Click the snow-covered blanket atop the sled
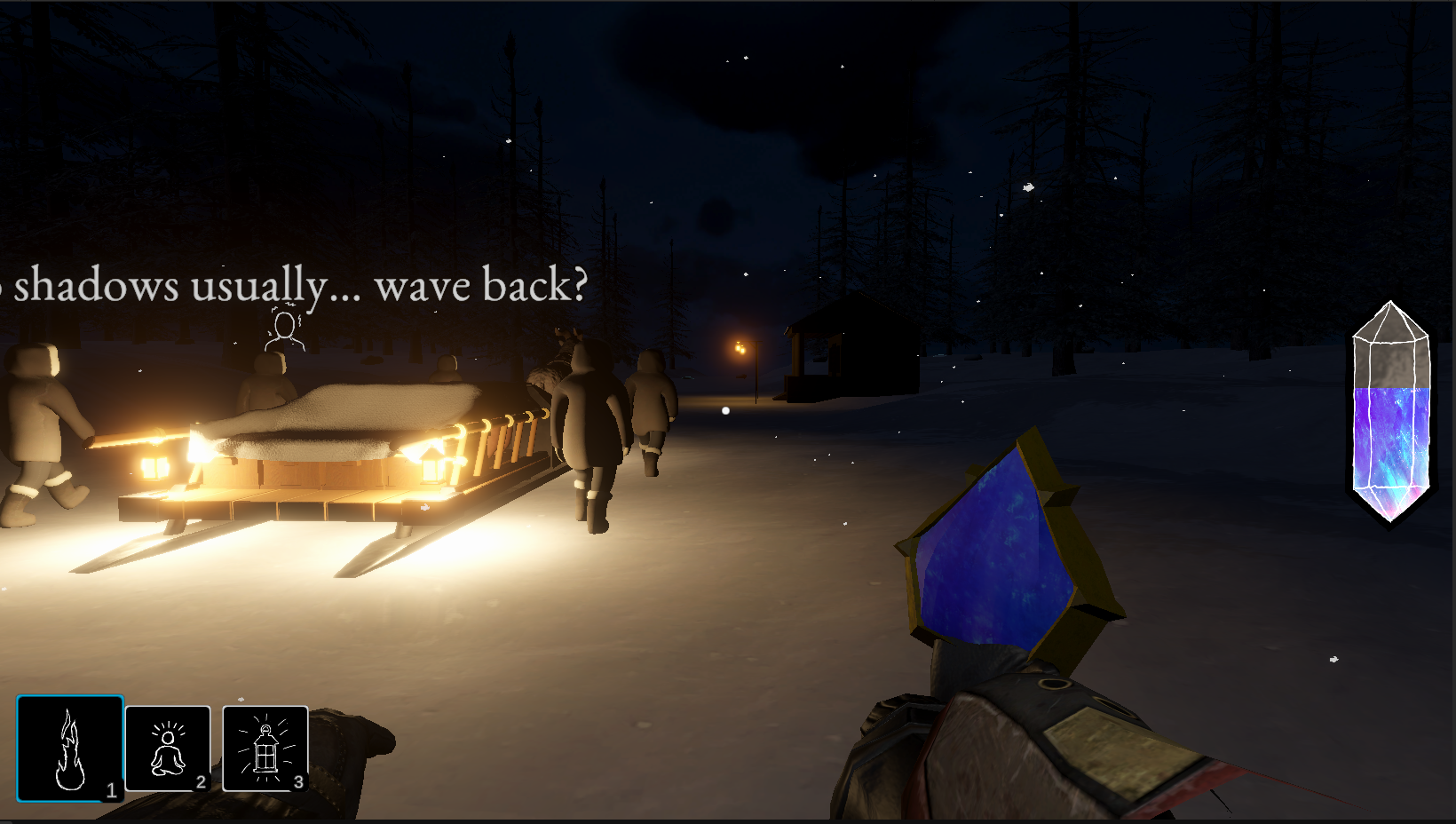This screenshot has height=824, width=1456. point(337,408)
